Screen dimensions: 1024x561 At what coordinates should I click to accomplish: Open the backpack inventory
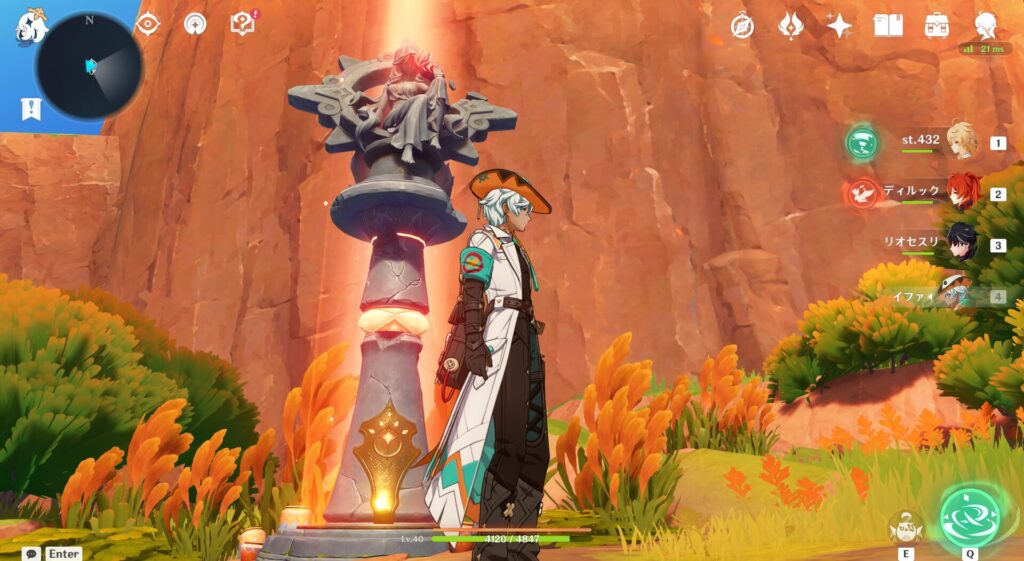point(937,26)
